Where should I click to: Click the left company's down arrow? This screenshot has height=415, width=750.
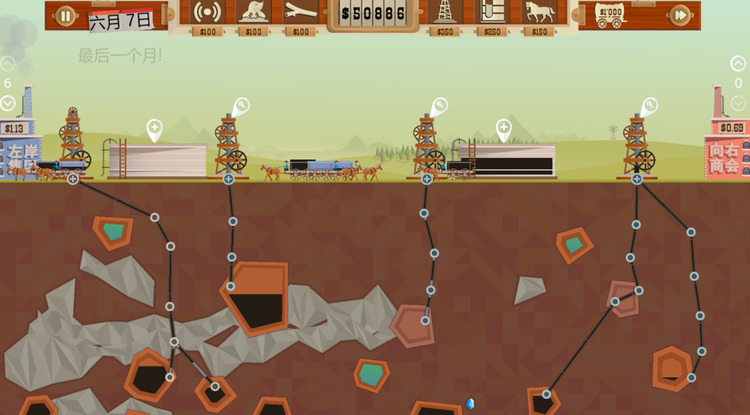(x=8, y=103)
